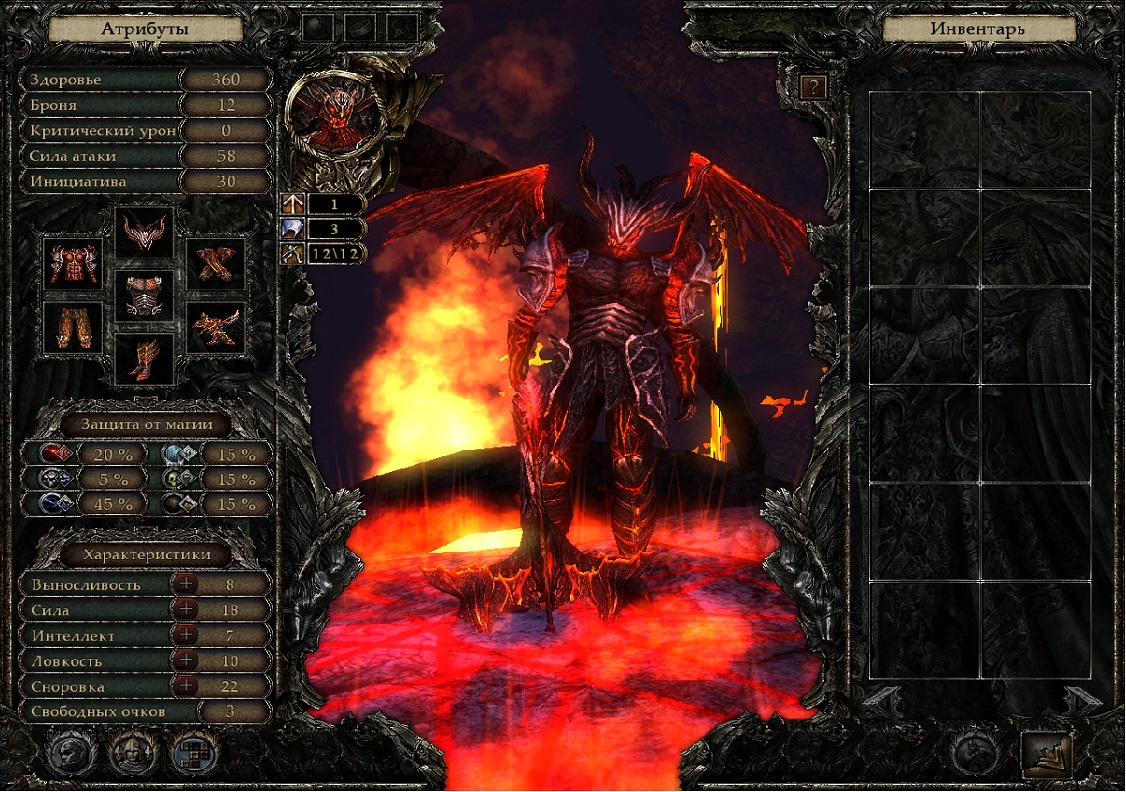Click the chest breastplate equipment slot
This screenshot has height=792, width=1126.
pyautogui.click(x=144, y=295)
